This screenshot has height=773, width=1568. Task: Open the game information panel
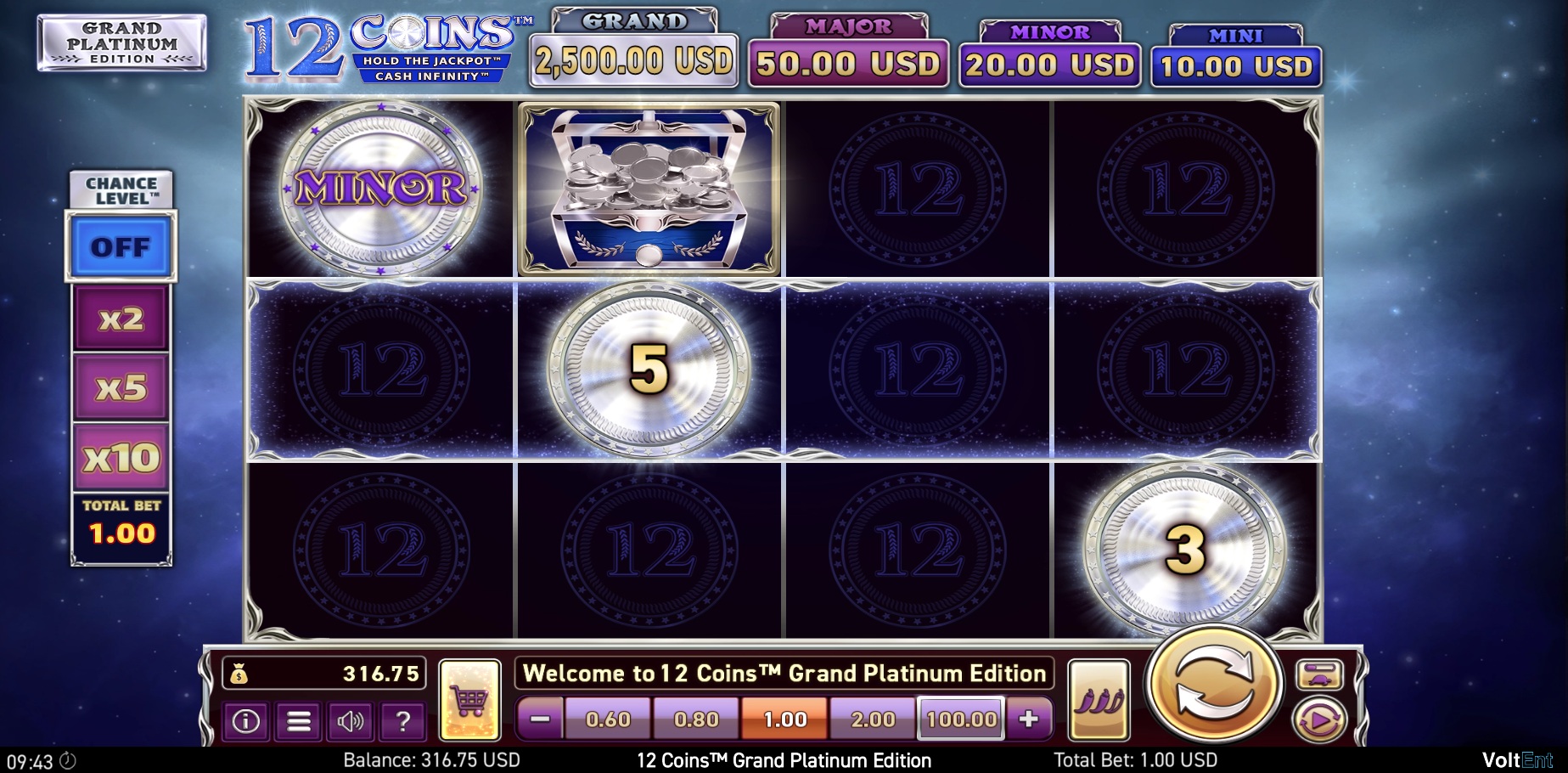coord(246,723)
